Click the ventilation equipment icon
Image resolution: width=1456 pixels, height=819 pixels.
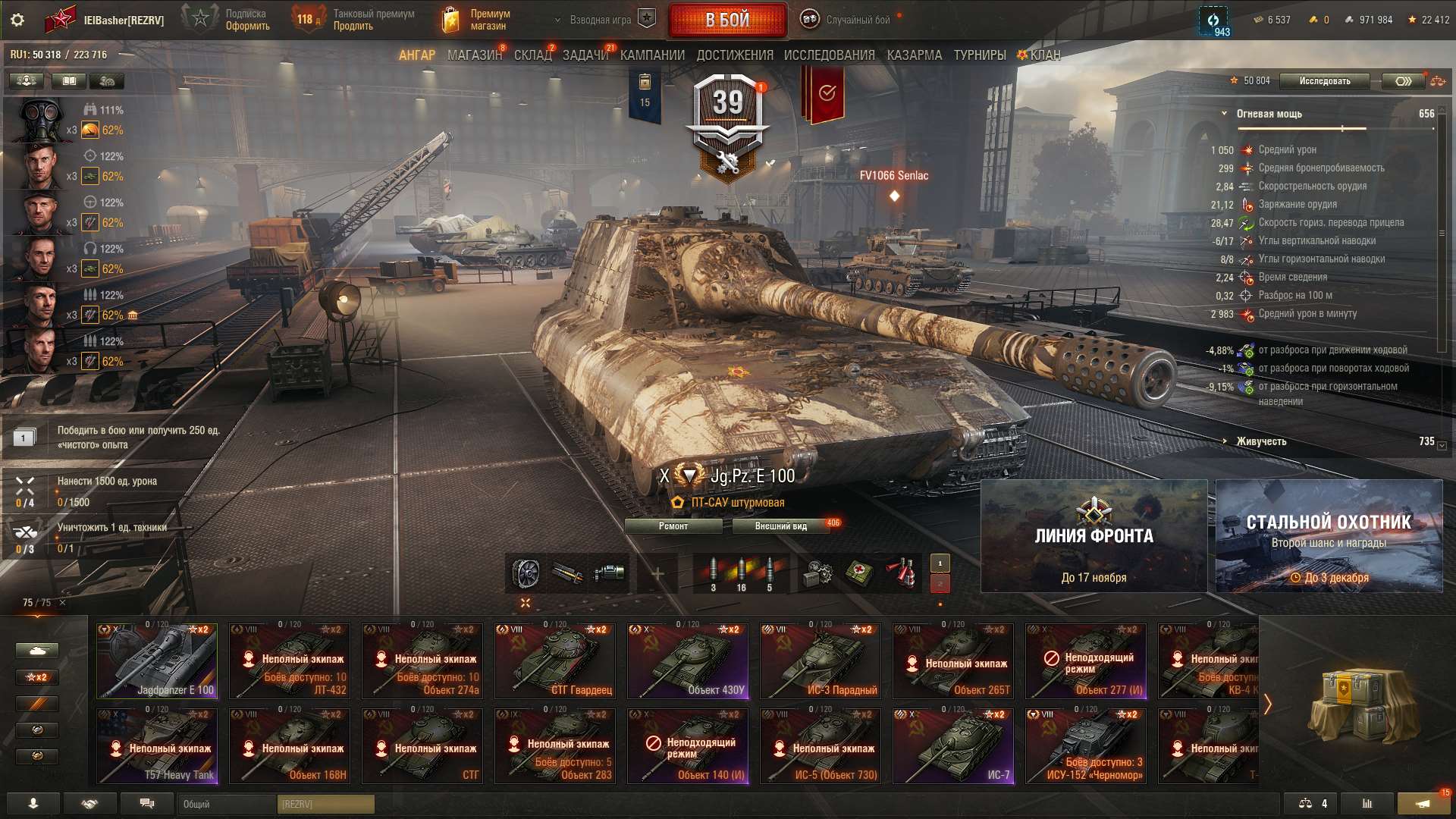pos(524,573)
